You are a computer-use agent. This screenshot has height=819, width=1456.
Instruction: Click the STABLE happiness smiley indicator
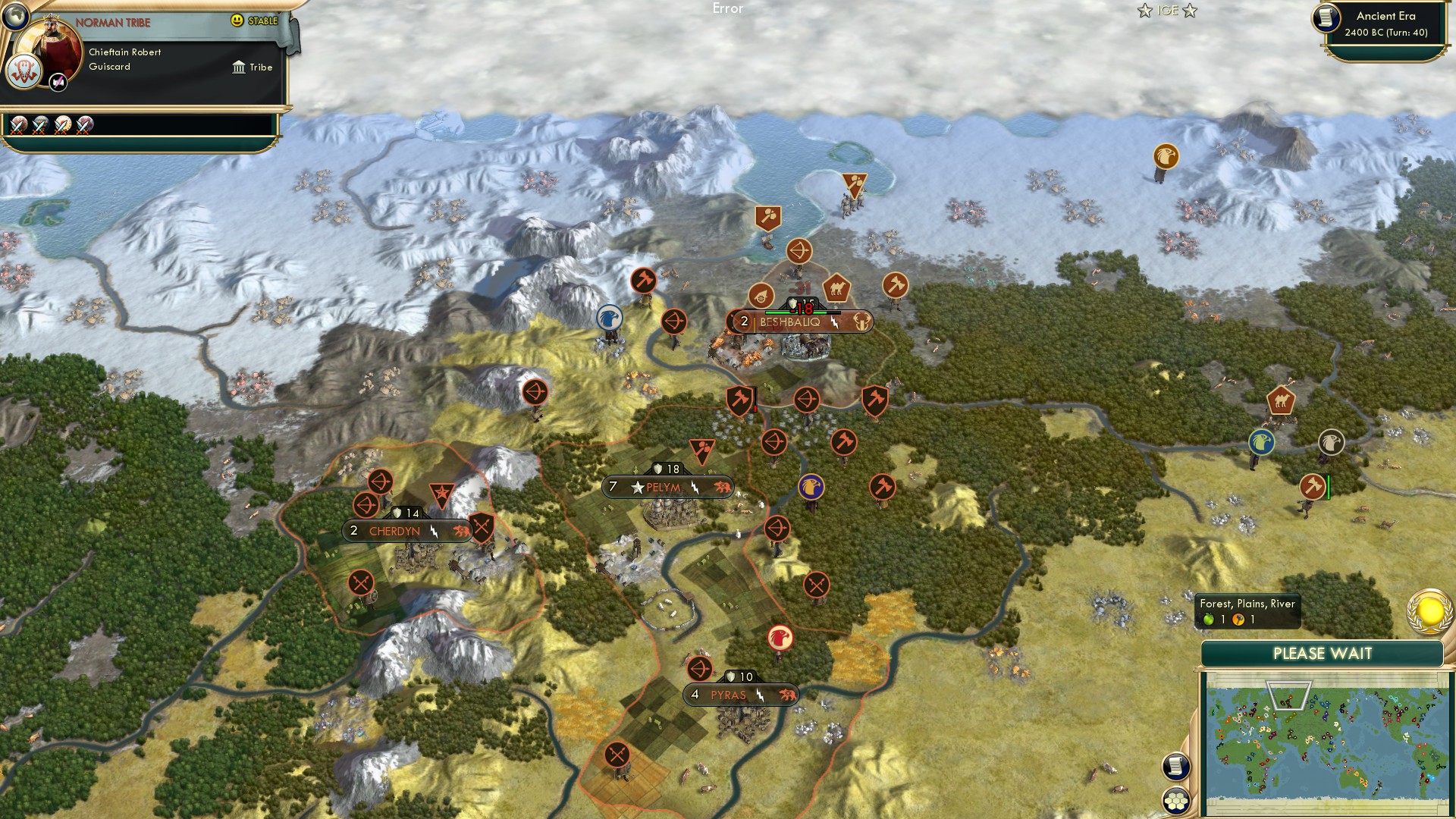238,21
